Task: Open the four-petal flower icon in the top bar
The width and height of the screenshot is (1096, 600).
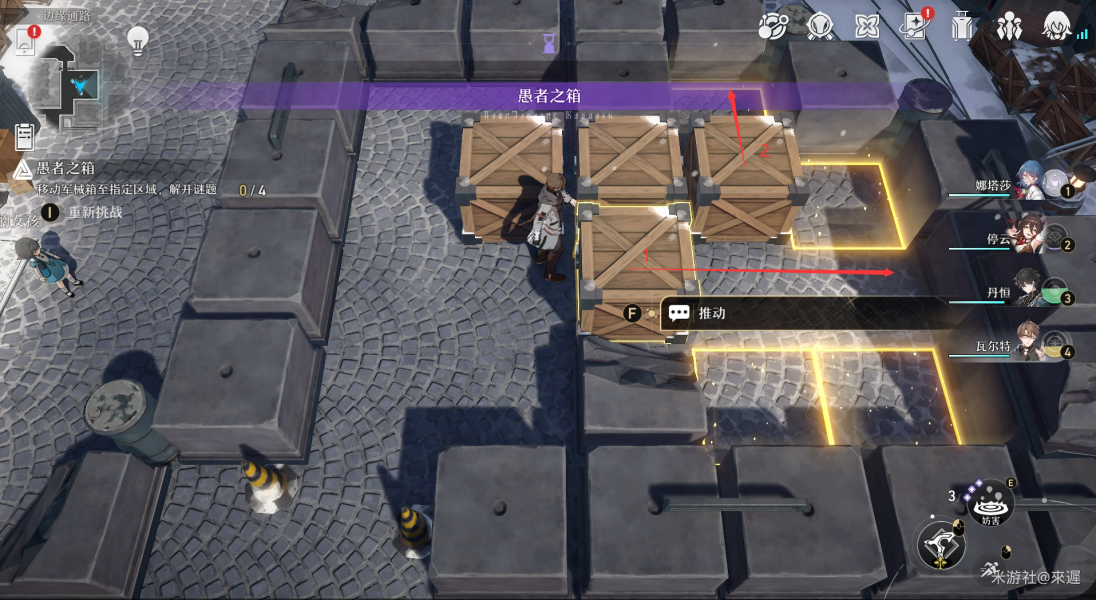Action: coord(867,27)
